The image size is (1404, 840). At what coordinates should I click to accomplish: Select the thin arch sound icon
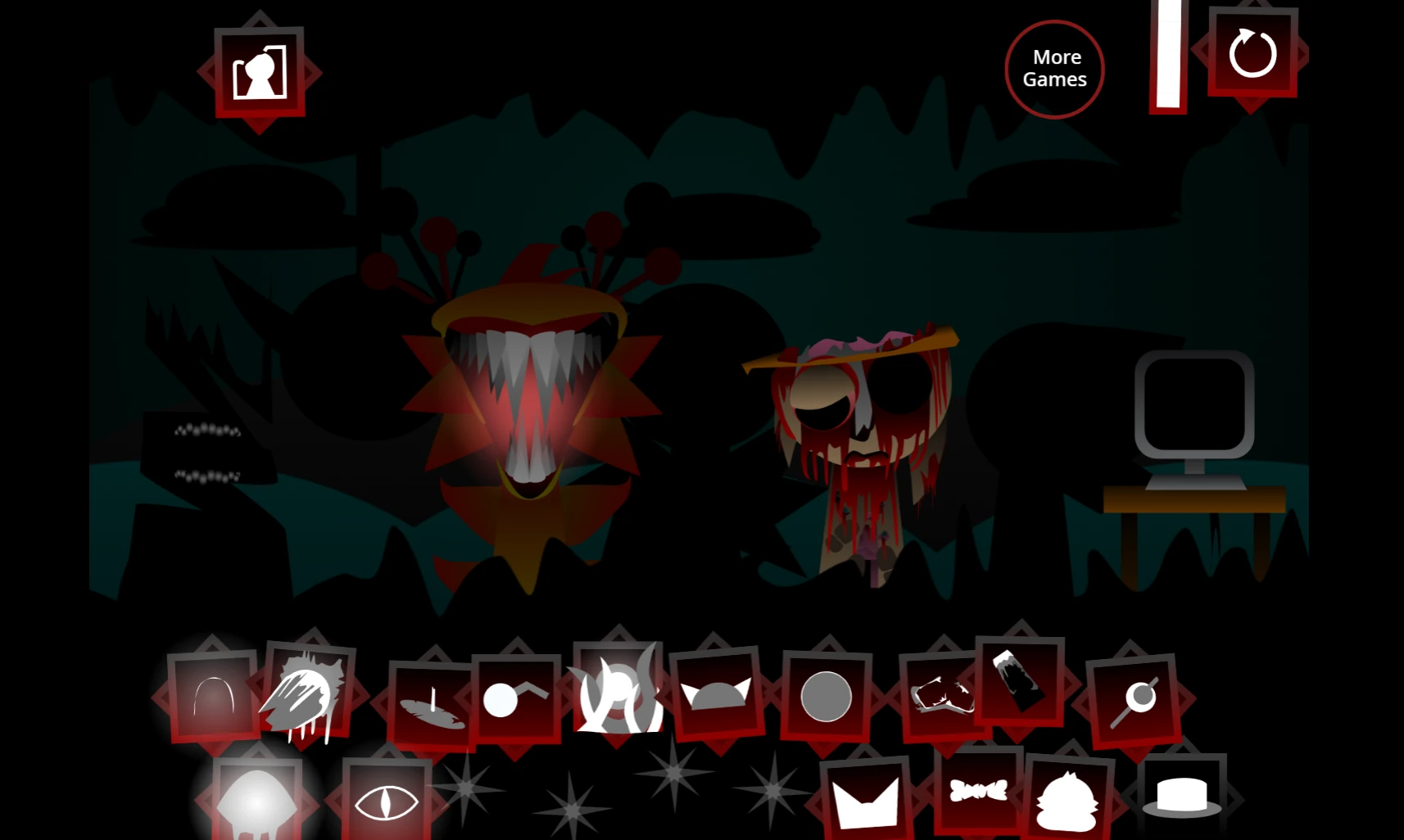click(214, 697)
